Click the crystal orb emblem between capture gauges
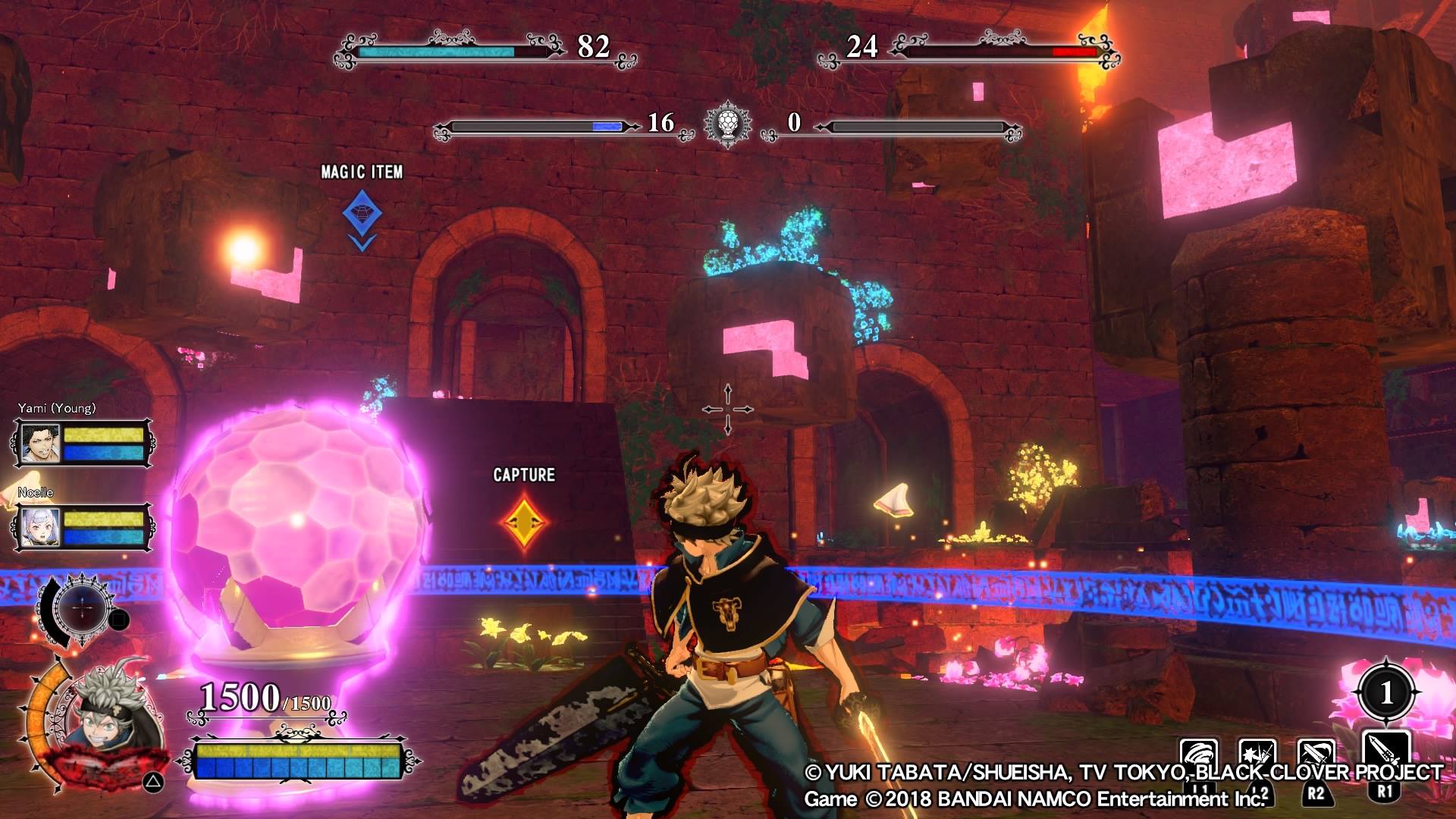This screenshot has width=1456, height=819. coord(727,124)
